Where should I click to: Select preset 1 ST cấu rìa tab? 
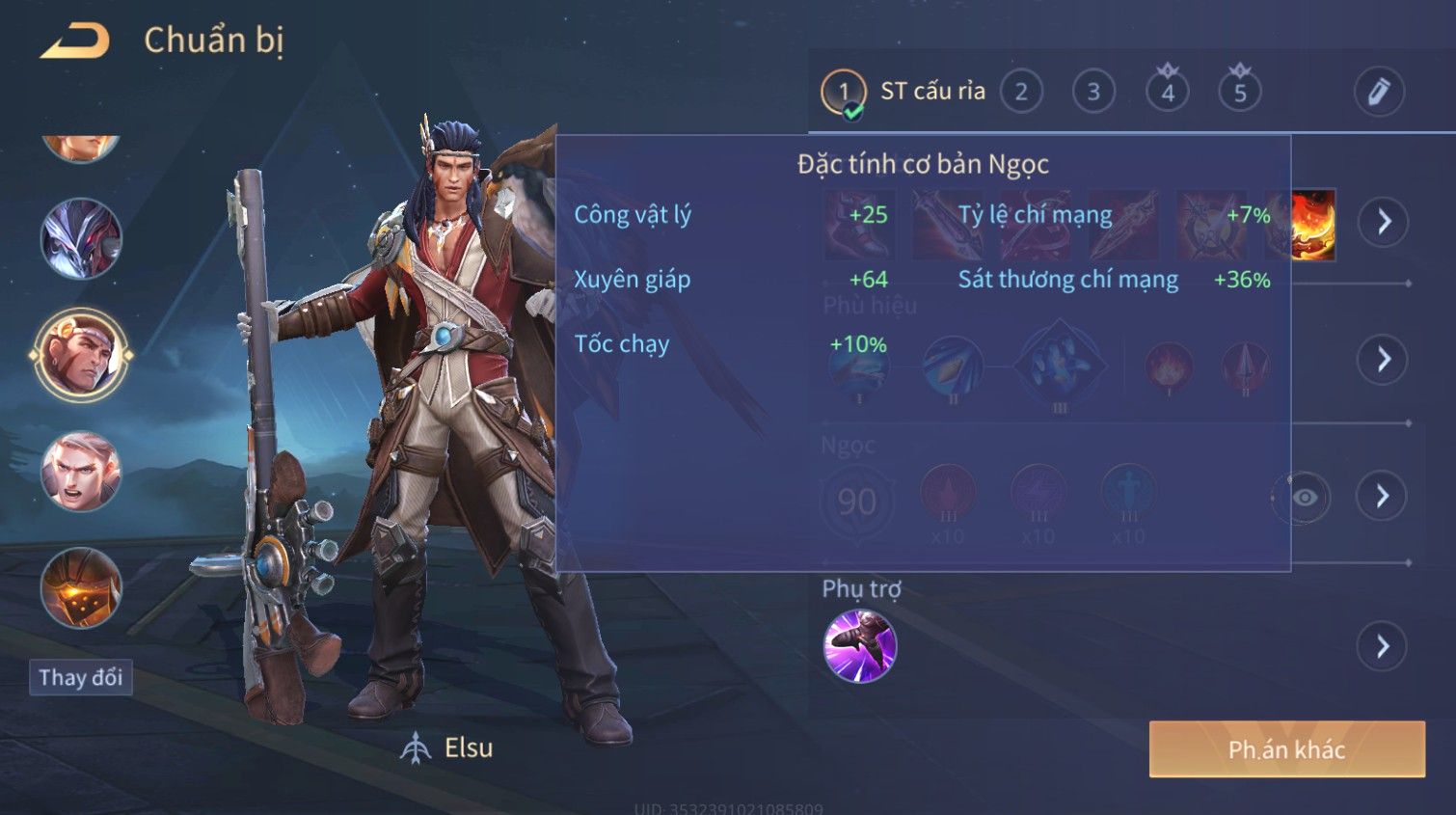(x=903, y=92)
